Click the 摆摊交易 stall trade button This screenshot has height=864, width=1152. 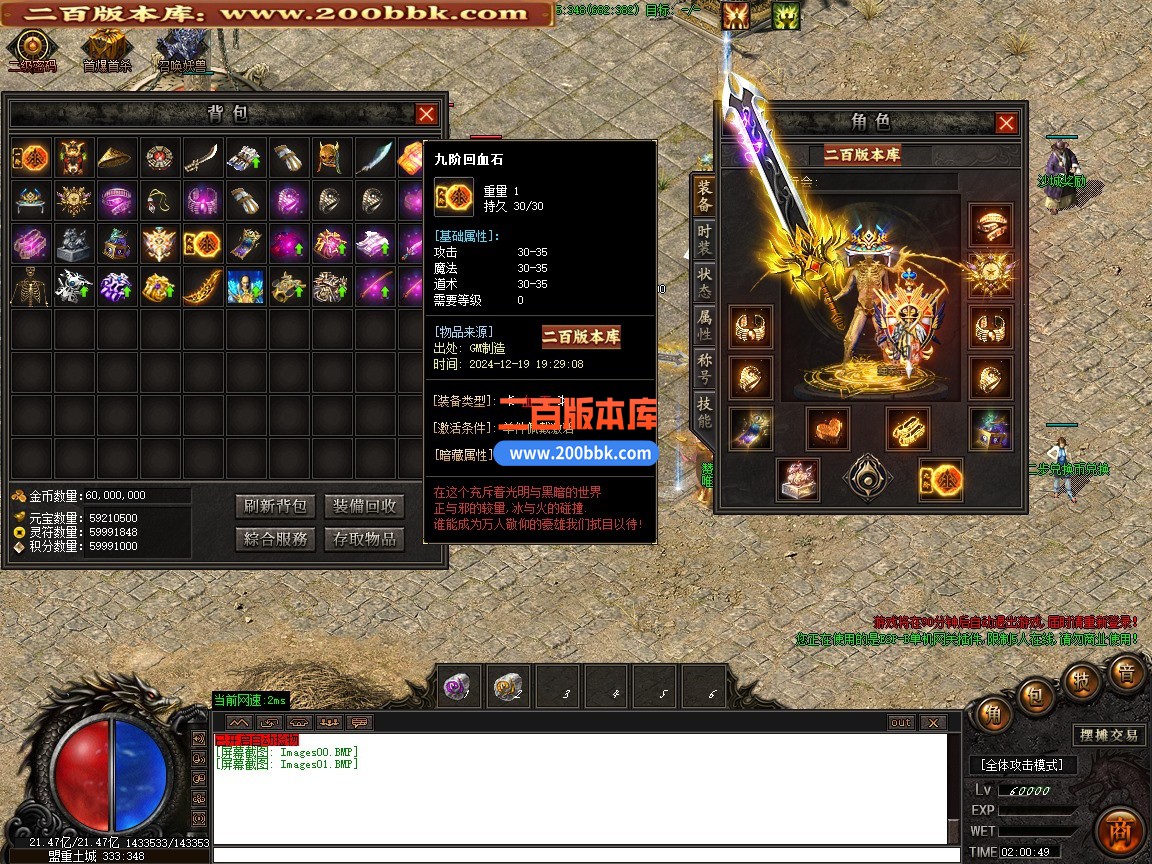pos(1109,735)
